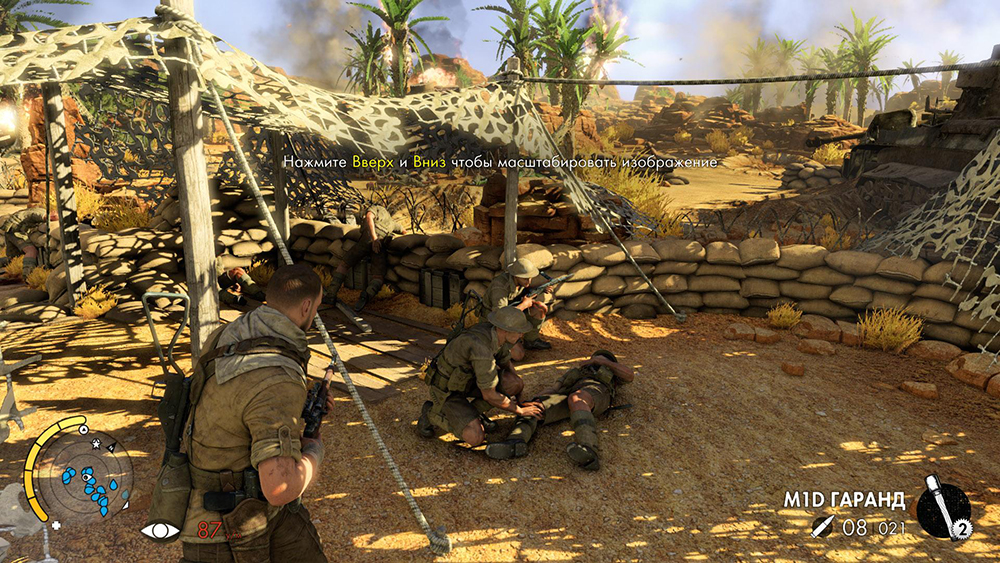Click the white eye visibility indicator

[159, 530]
